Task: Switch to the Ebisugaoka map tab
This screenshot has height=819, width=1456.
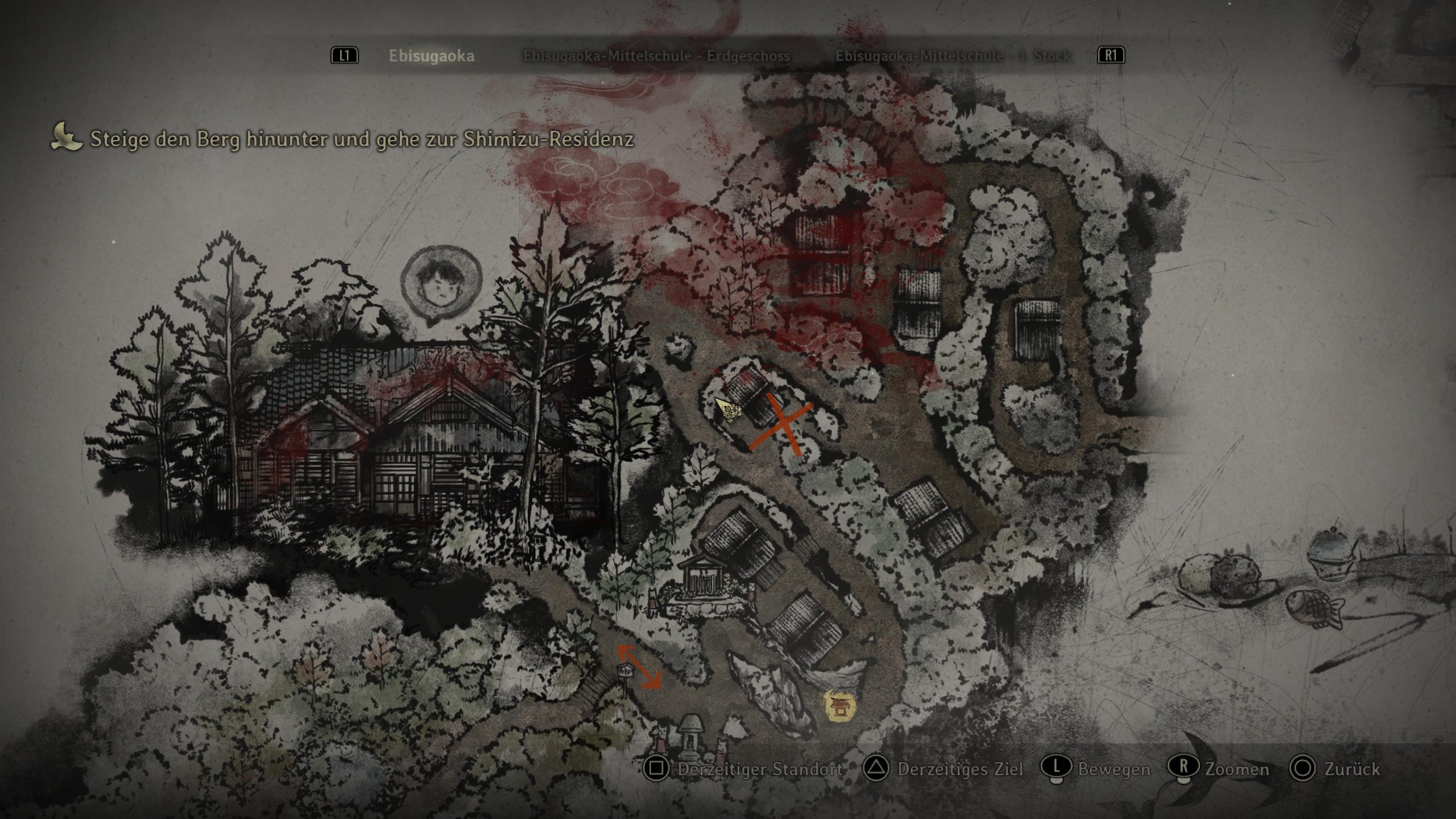Action: (431, 56)
